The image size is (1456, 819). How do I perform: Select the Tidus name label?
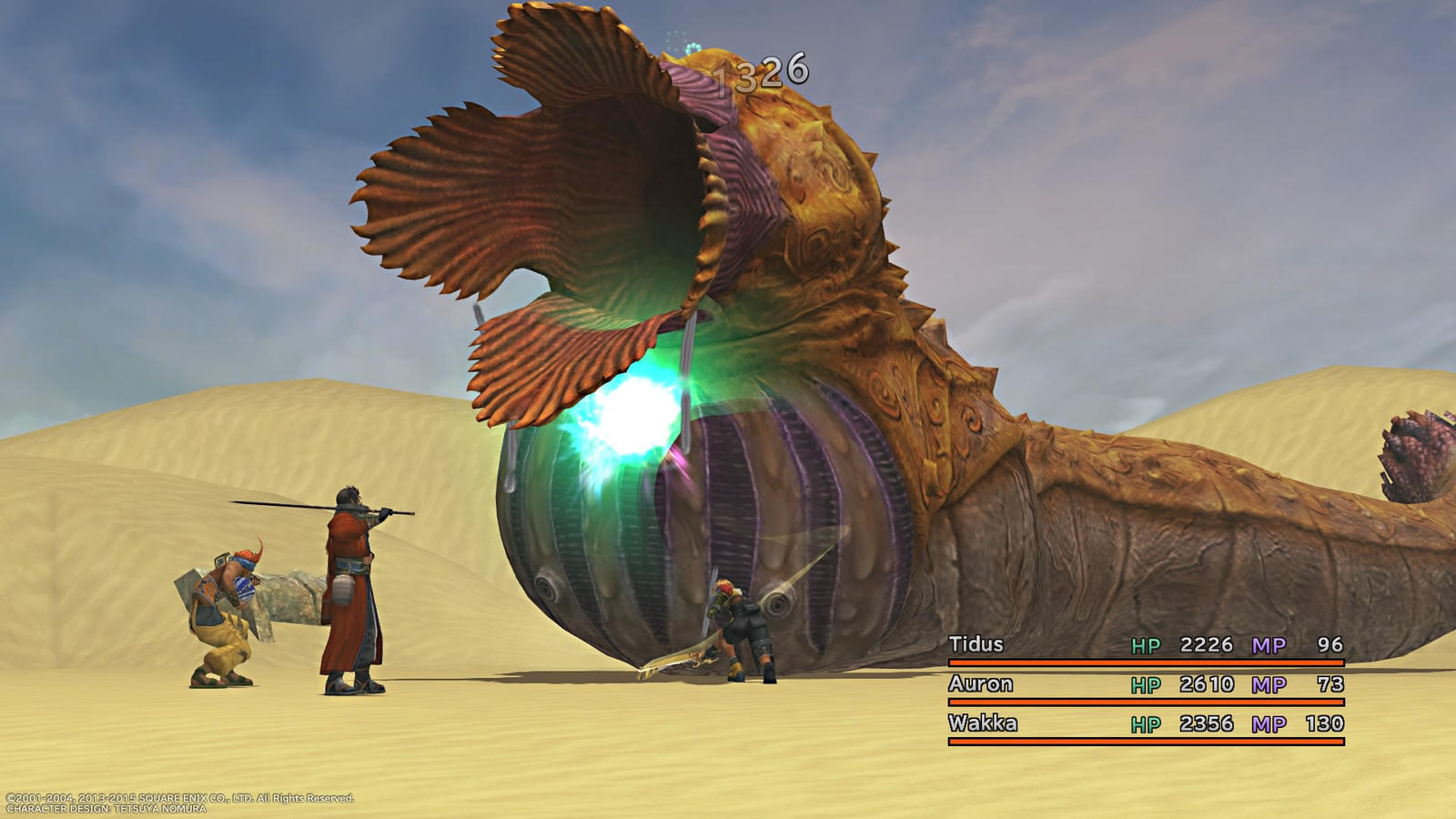coord(976,645)
